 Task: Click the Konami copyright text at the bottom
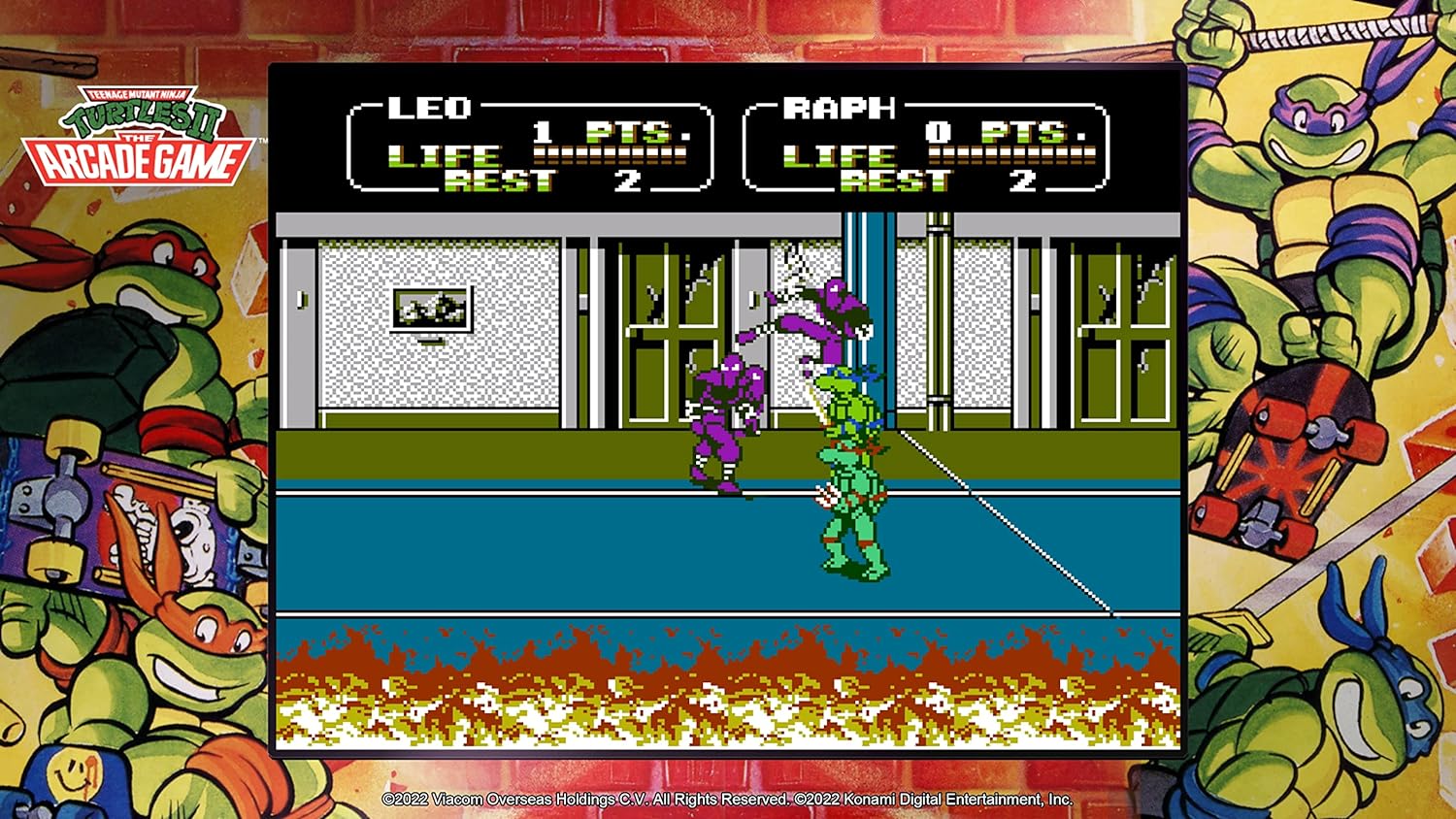click(x=932, y=799)
